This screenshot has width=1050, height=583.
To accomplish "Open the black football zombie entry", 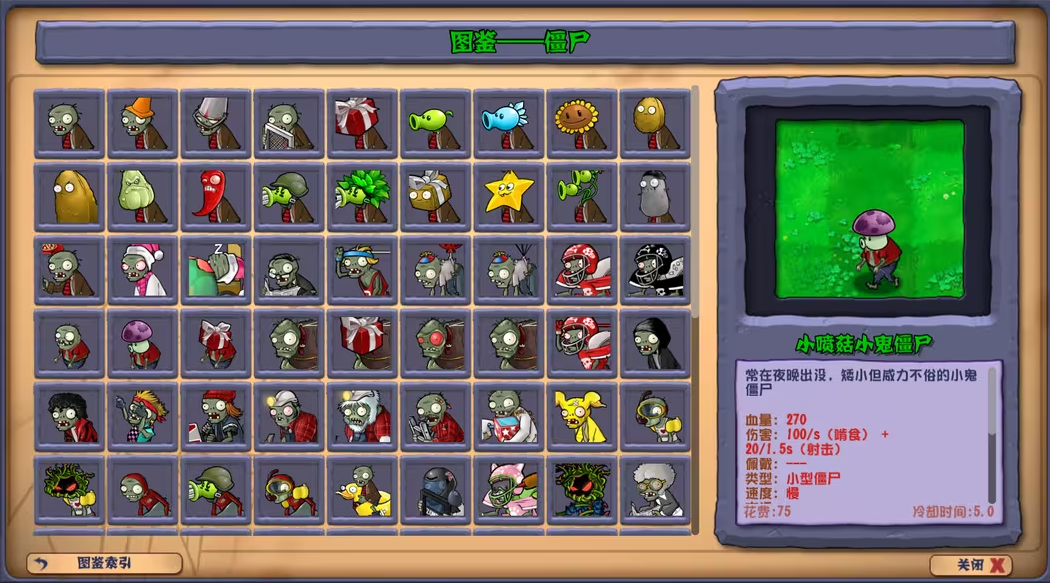I will point(654,270).
